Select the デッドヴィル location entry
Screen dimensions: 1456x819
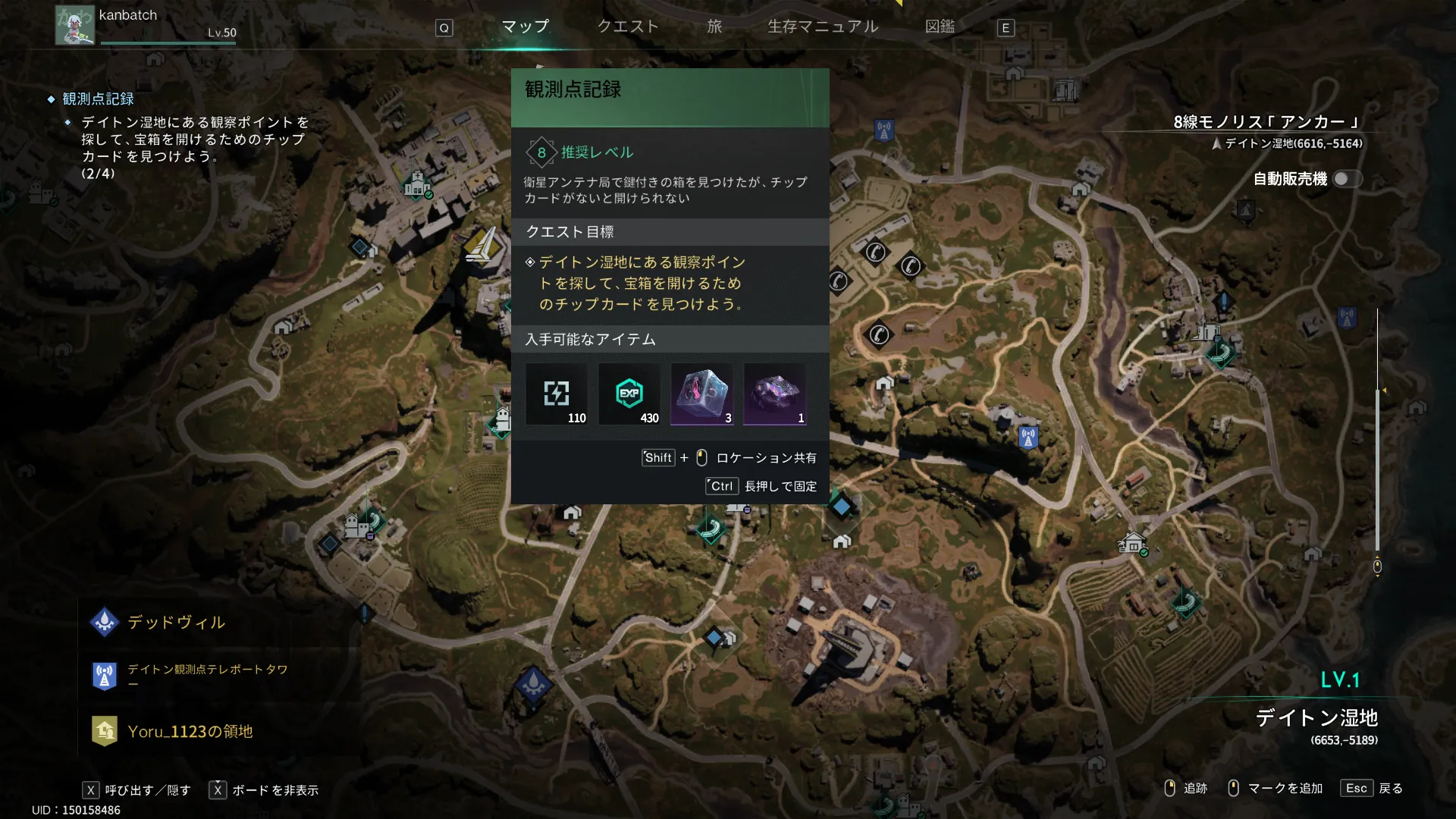pyautogui.click(x=176, y=623)
